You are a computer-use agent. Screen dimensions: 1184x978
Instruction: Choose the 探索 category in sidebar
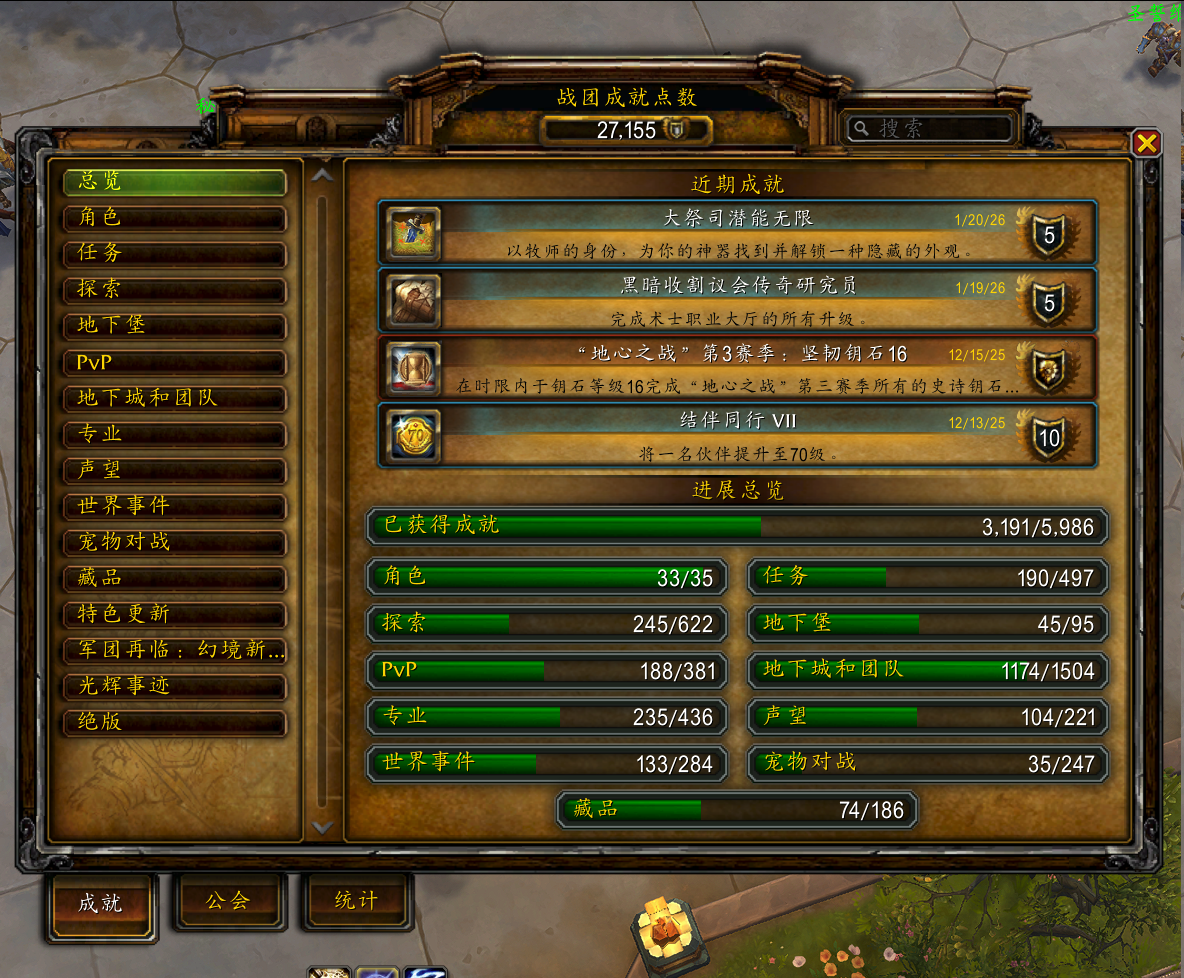click(174, 289)
